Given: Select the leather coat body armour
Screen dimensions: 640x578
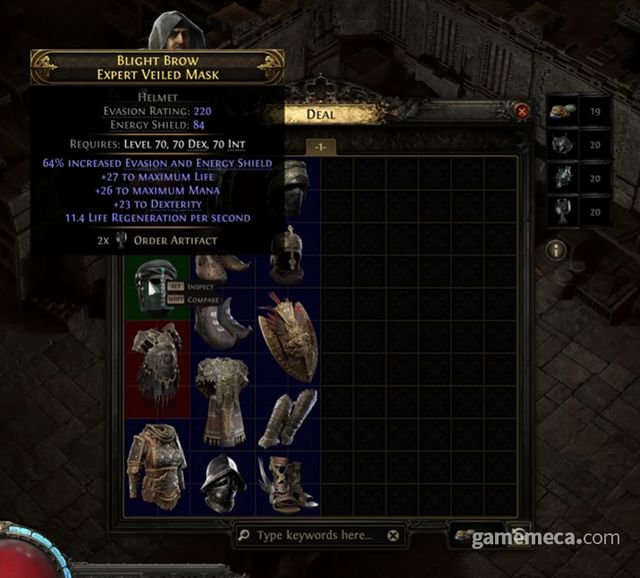Looking at the screenshot, I should [x=157, y=465].
